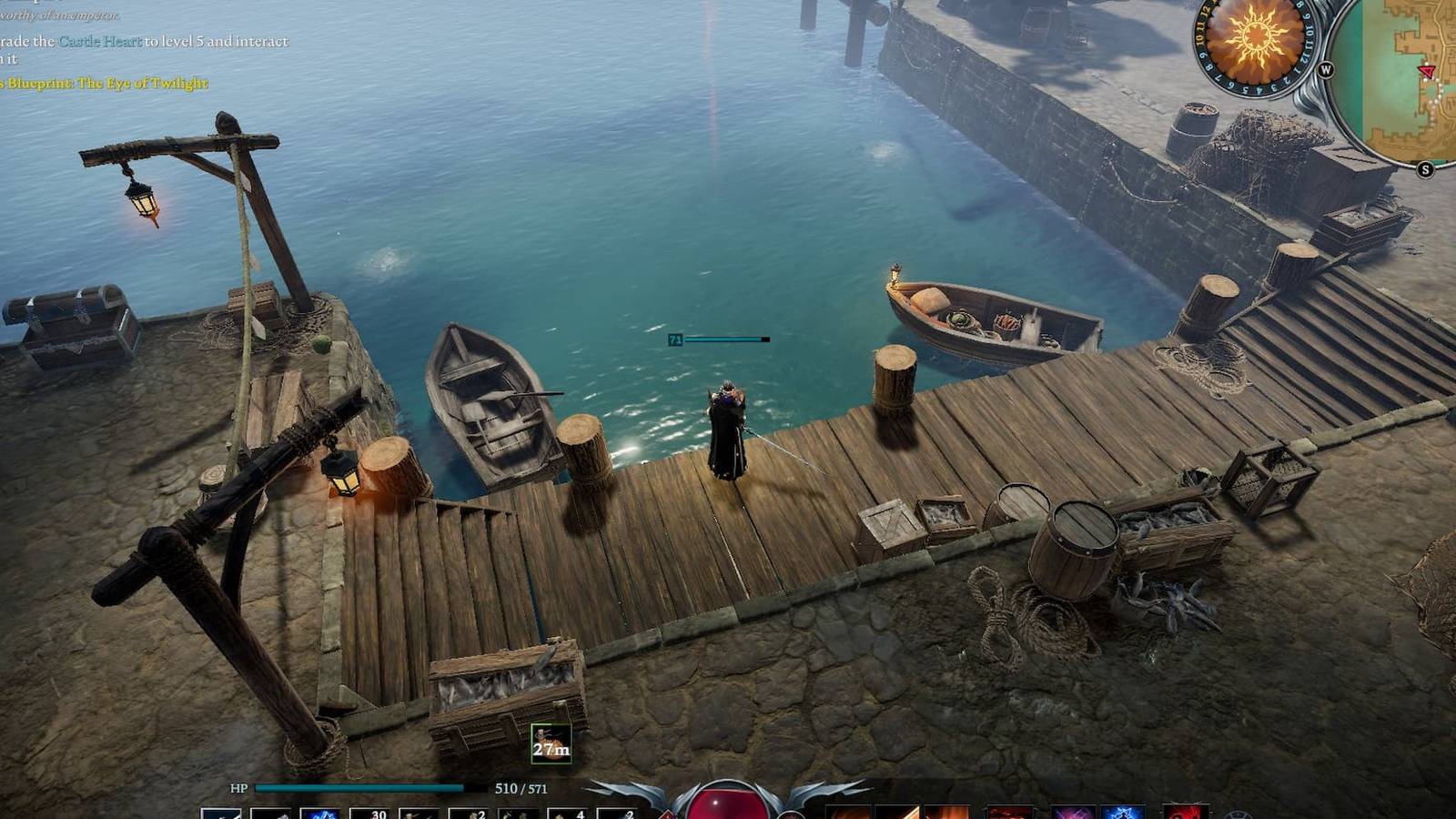This screenshot has width=1456, height=819.
Task: Trigger the red ultimate ability icon
Action: coord(1185,810)
